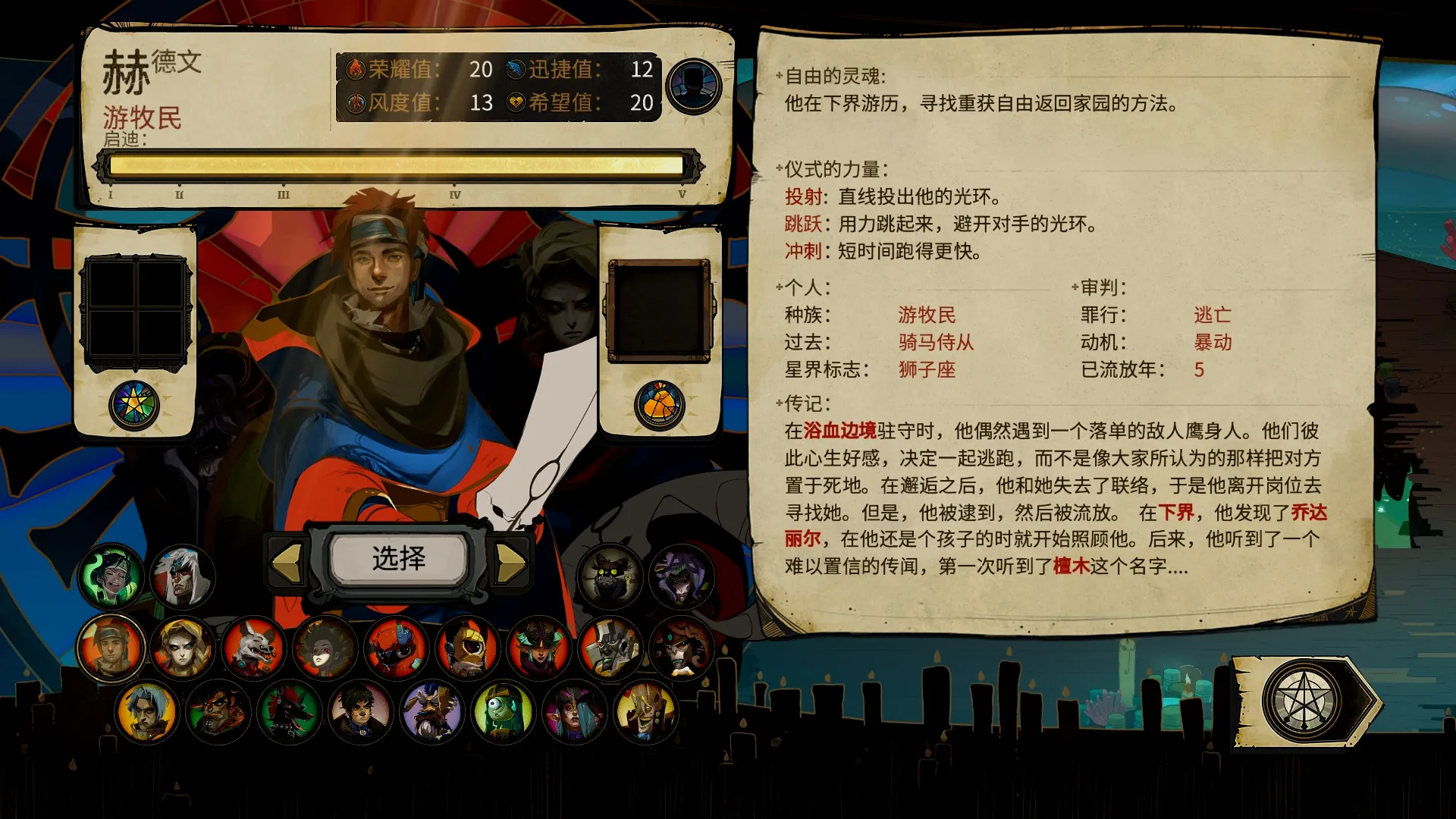Click the 迅捷值 swiftness stat icon
The image size is (1456, 819).
[x=514, y=71]
